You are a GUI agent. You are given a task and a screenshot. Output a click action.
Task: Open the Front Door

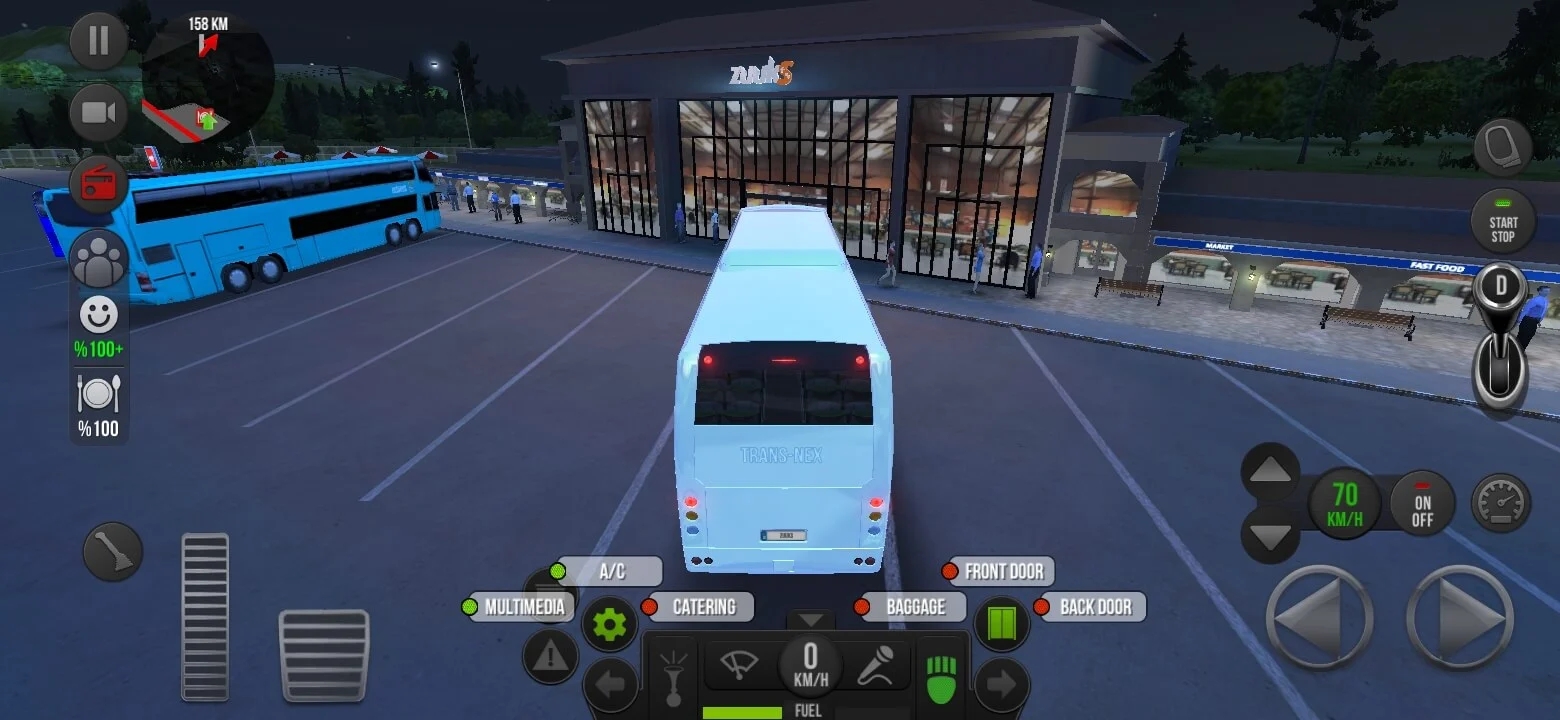click(1001, 572)
